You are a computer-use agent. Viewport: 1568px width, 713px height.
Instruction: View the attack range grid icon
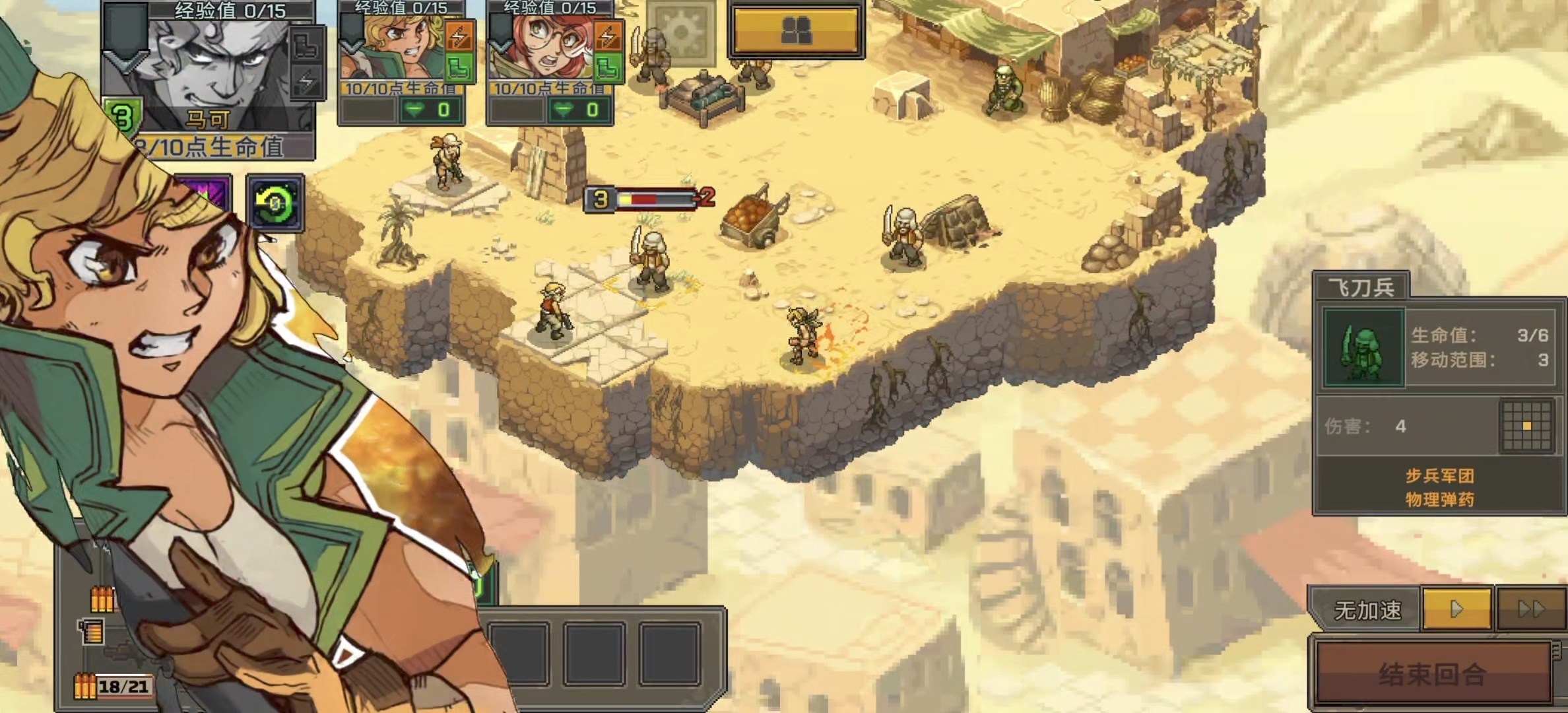coord(1526,426)
